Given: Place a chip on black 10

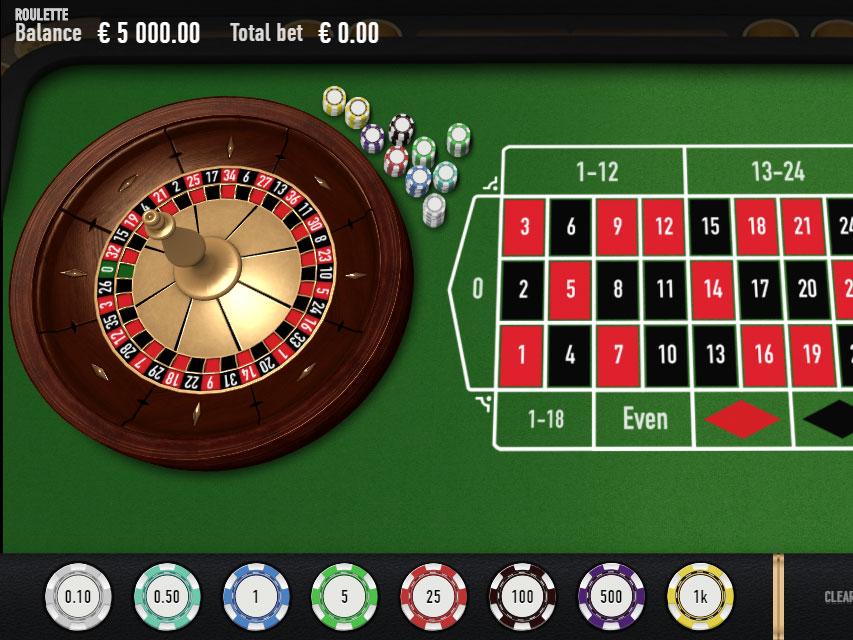Looking at the screenshot, I should 666,353.
